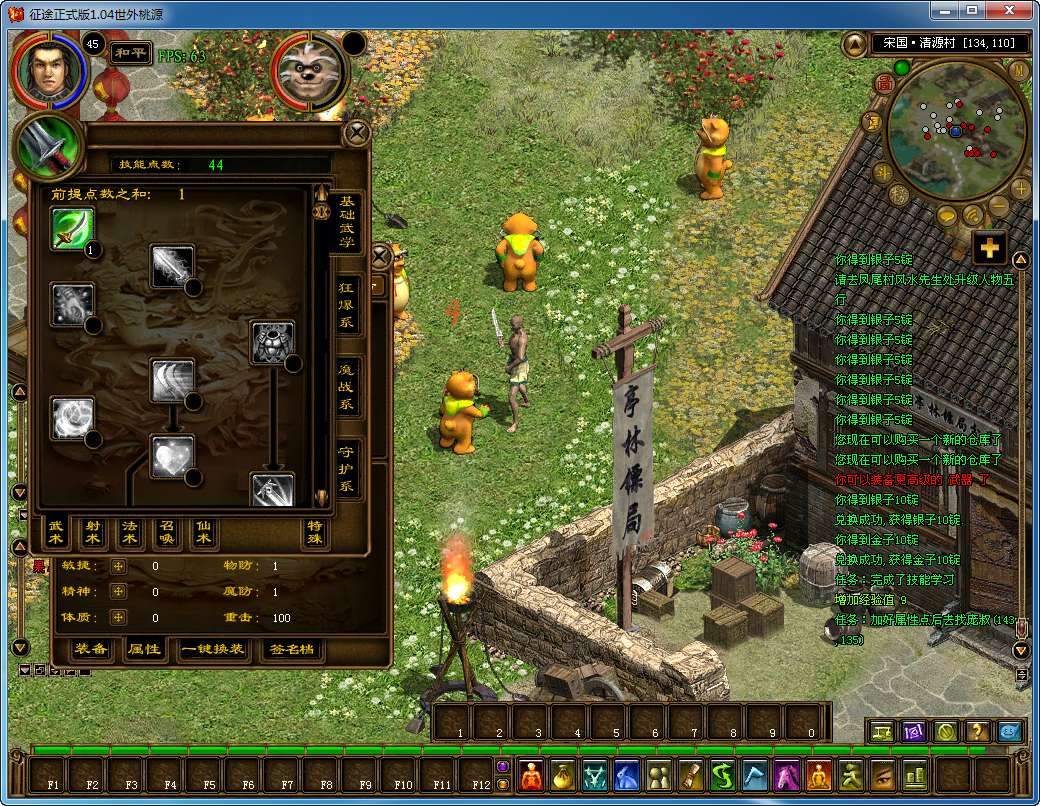Switch to the 法术 category tab
The height and width of the screenshot is (806, 1040).
tap(129, 533)
